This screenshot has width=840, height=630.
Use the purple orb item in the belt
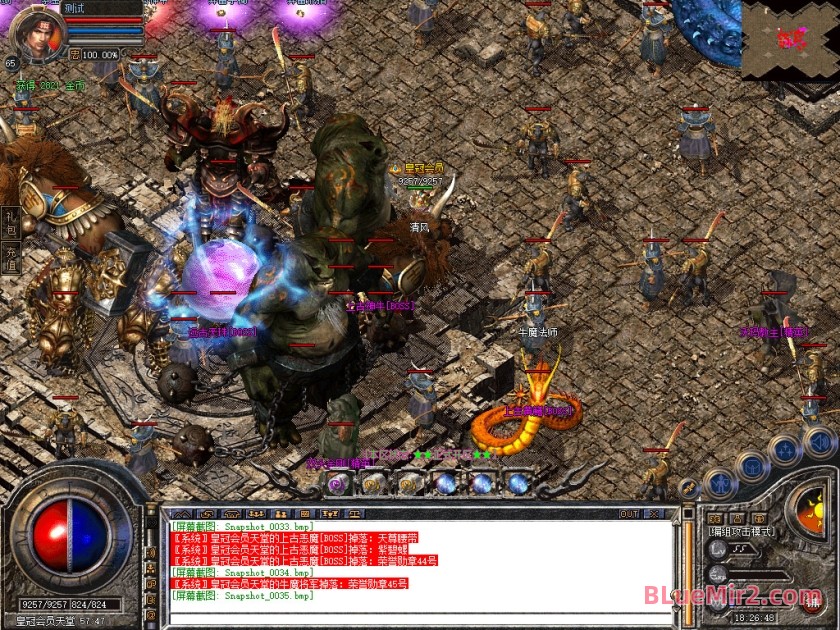pyautogui.click(x=337, y=484)
